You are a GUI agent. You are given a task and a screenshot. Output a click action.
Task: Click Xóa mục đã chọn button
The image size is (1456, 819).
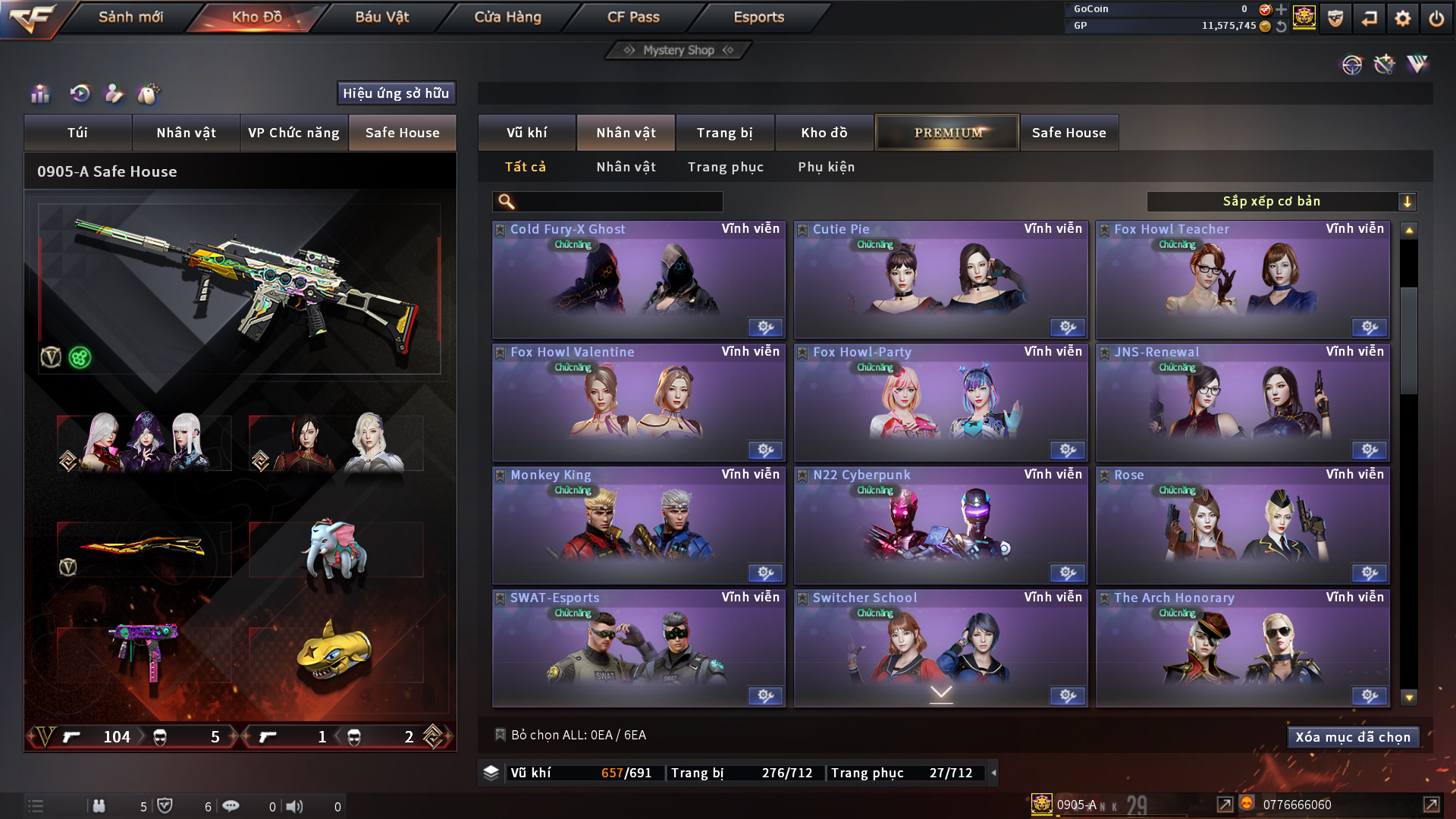pos(1352,737)
